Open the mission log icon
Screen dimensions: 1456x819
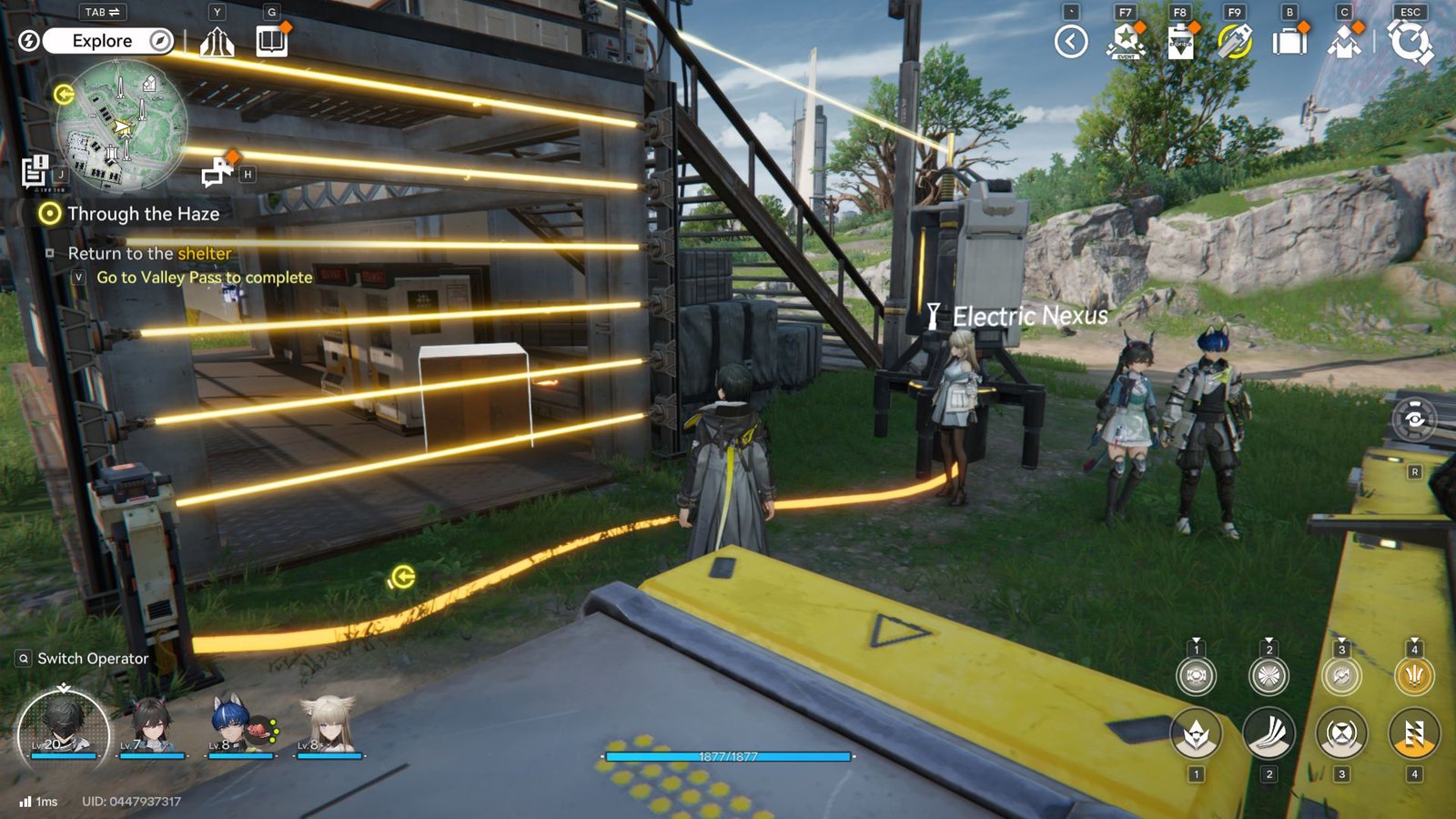[x=35, y=170]
